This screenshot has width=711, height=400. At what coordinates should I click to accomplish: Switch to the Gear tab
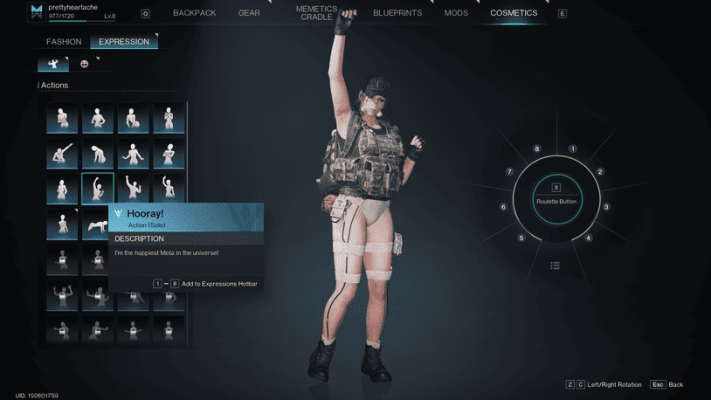point(249,13)
